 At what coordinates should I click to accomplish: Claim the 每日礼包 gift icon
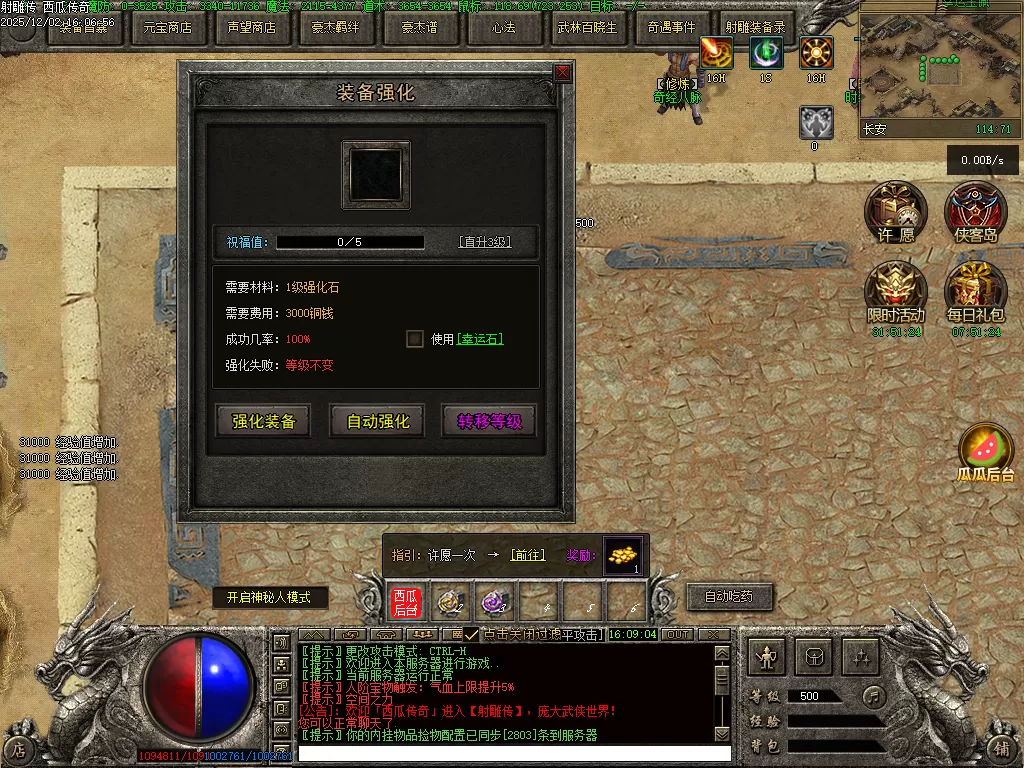[x=976, y=292]
